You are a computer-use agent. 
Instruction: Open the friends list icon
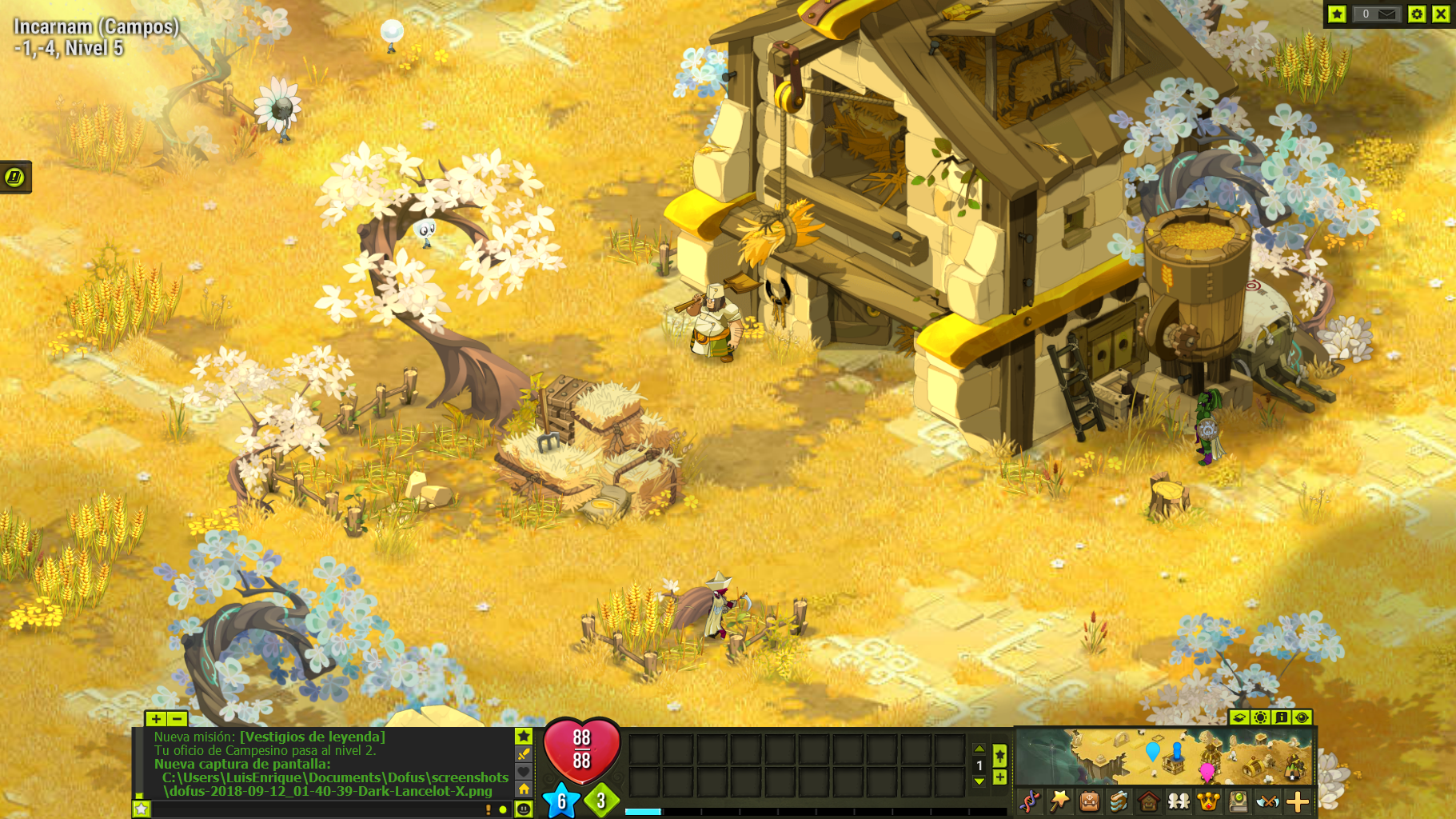point(1179,801)
